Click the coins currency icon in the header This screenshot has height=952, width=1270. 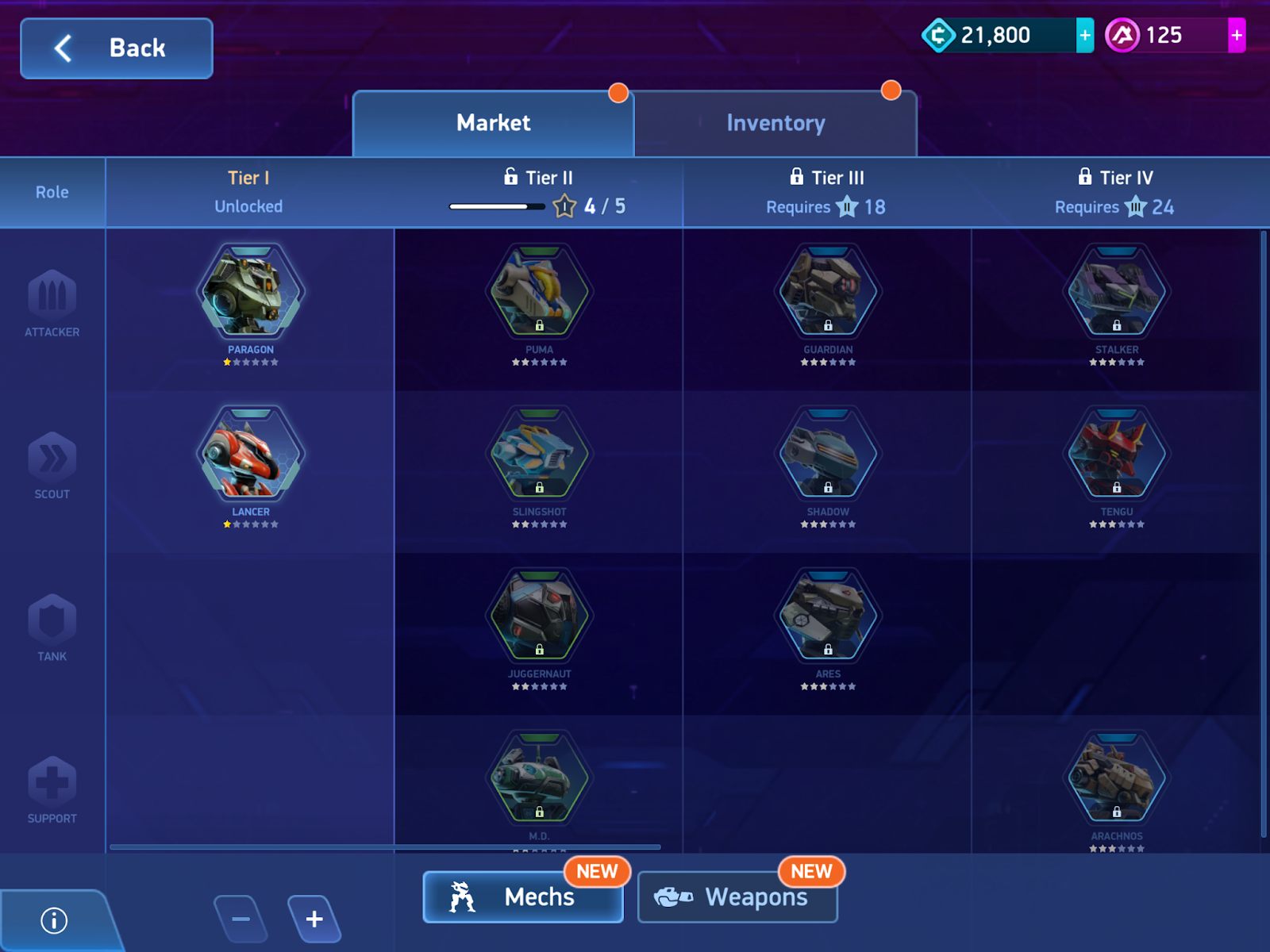coord(940,34)
